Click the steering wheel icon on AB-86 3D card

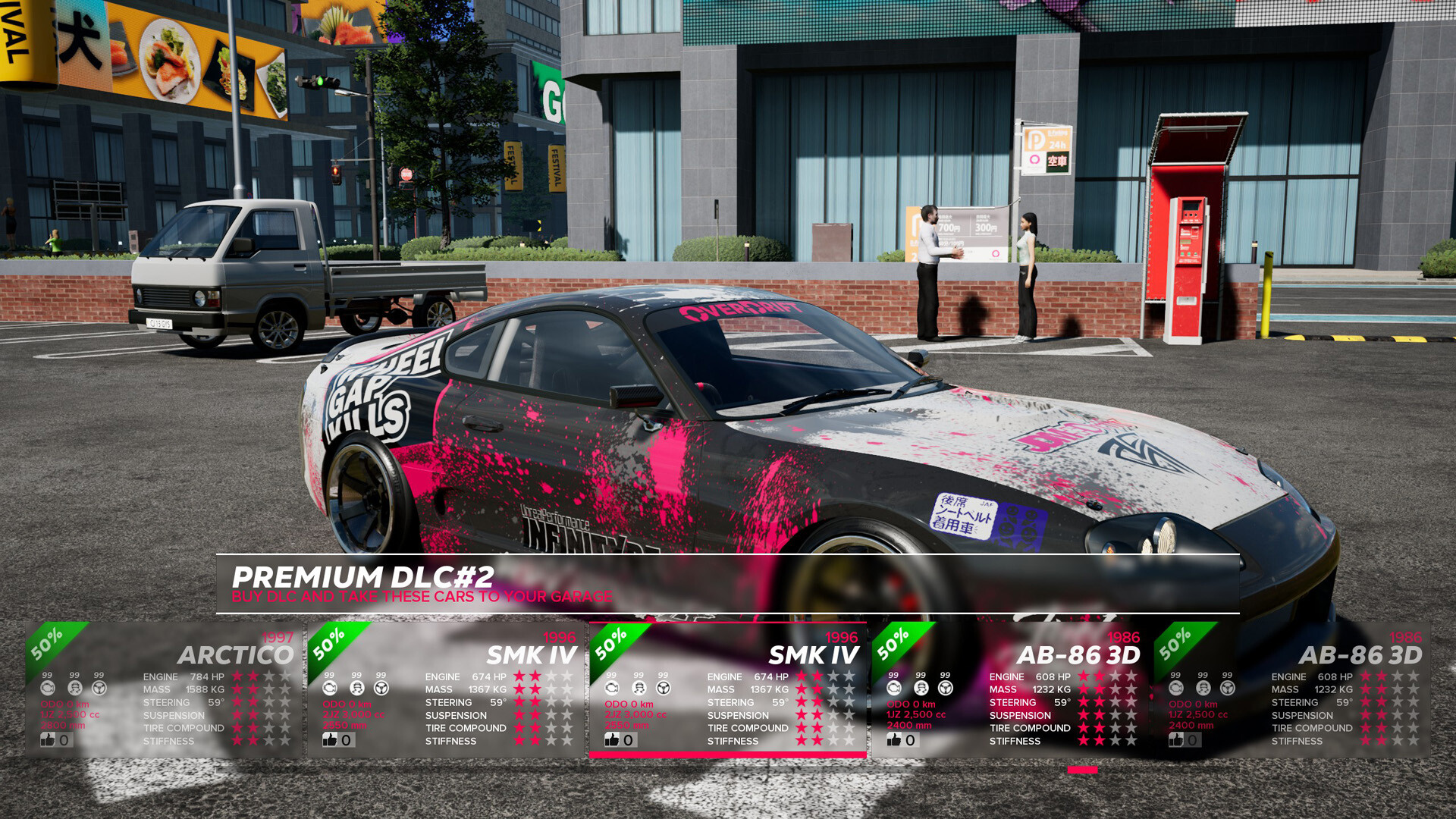[x=946, y=688]
